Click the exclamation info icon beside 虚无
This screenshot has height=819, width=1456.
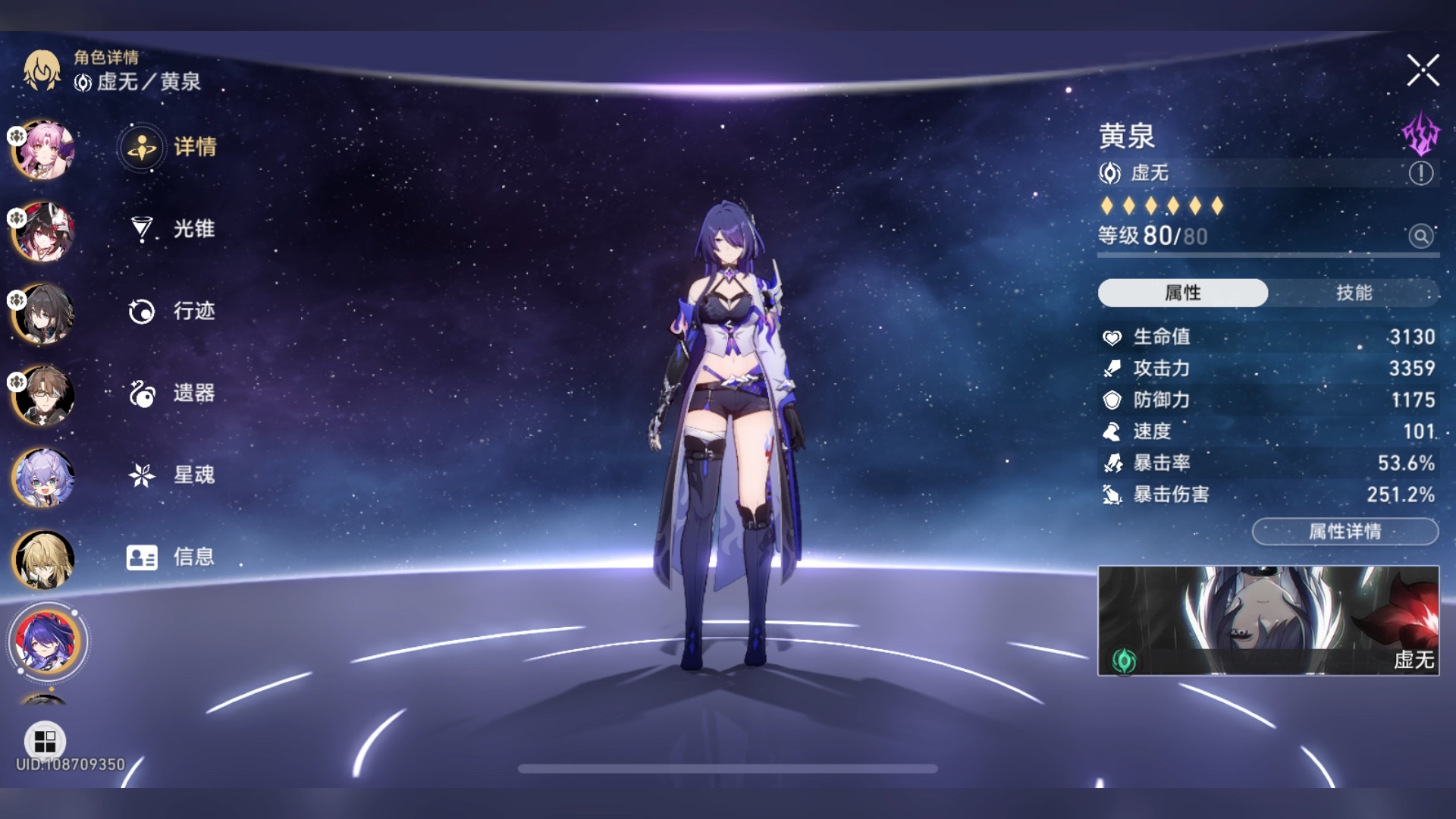1420,174
